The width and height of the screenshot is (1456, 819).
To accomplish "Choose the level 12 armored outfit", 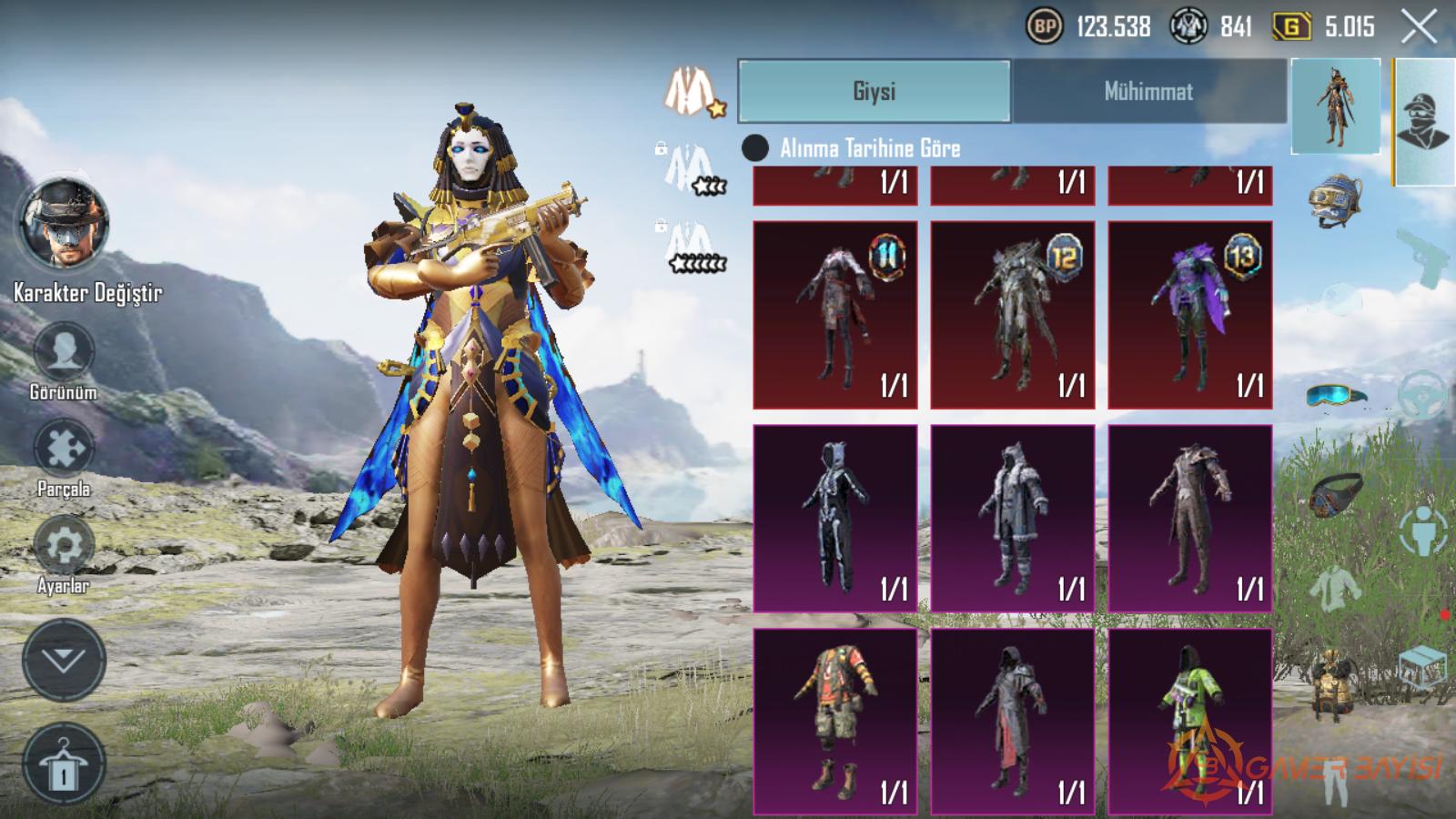I will click(x=1012, y=314).
